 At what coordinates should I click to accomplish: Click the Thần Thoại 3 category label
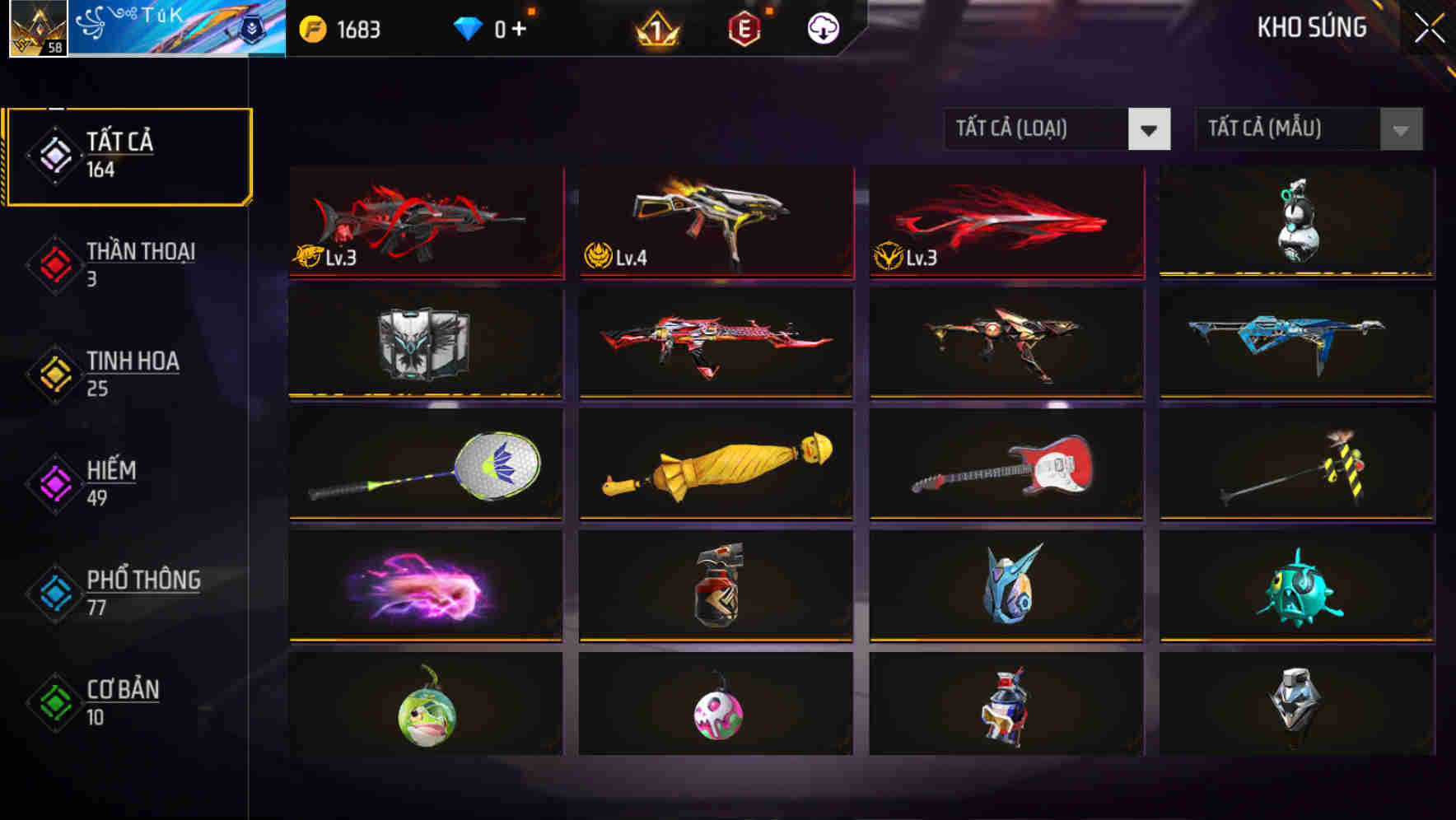pyautogui.click(x=139, y=252)
